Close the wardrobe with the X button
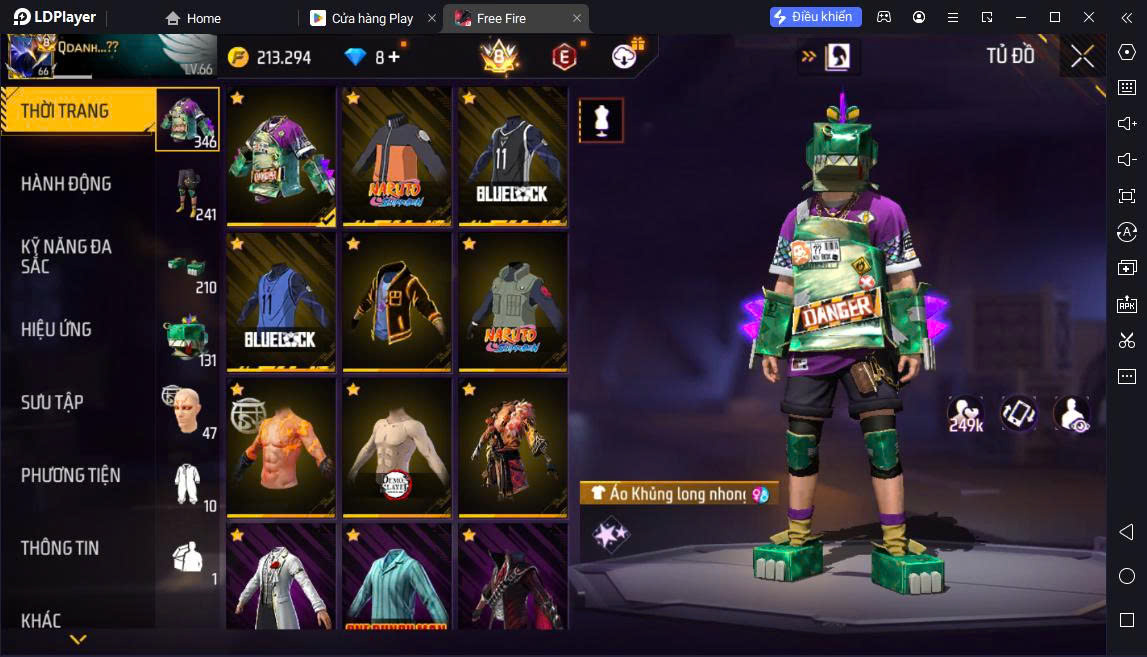Image resolution: width=1147 pixels, height=657 pixels. 1082,56
